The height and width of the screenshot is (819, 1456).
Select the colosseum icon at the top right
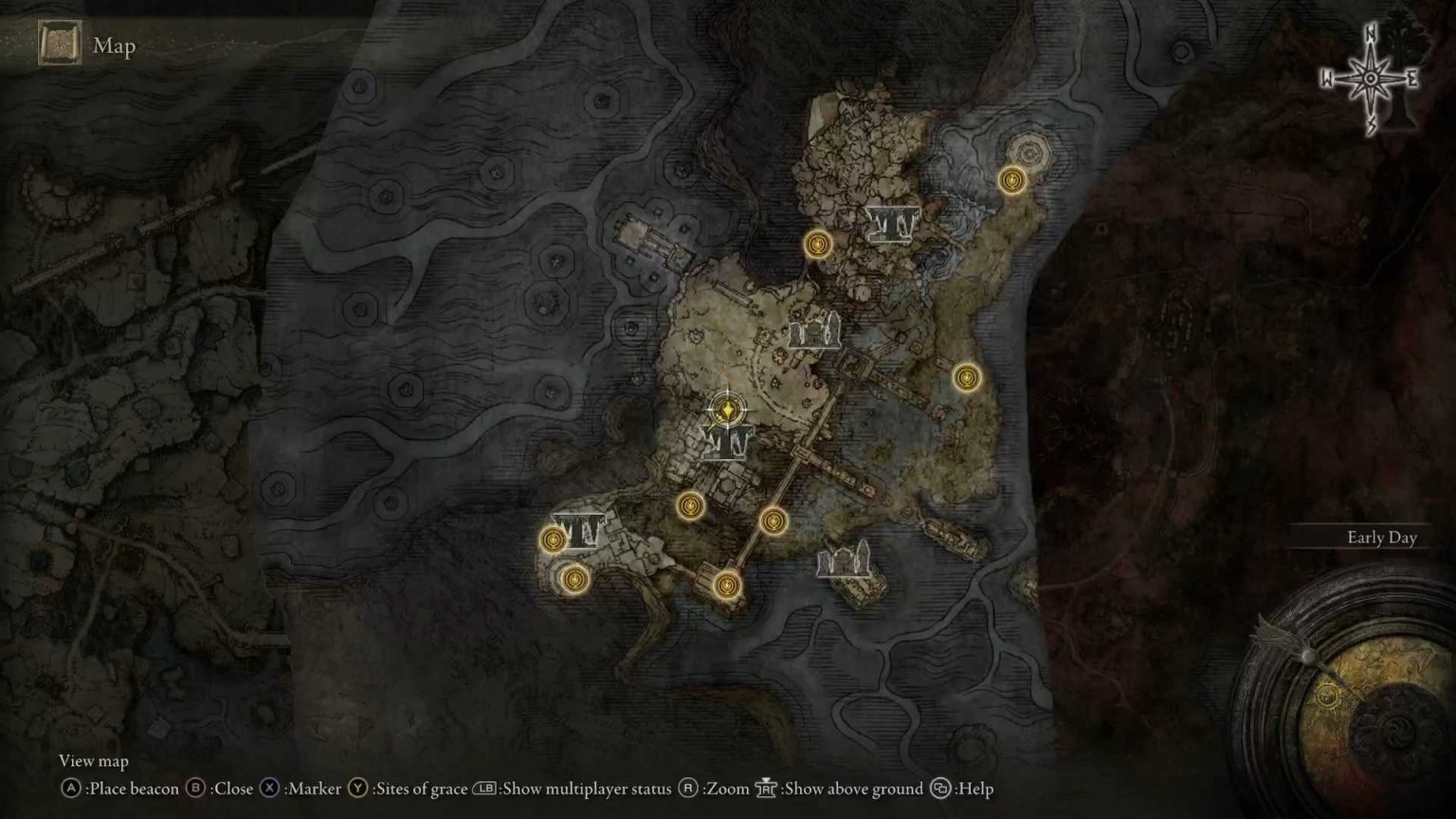click(x=1029, y=149)
